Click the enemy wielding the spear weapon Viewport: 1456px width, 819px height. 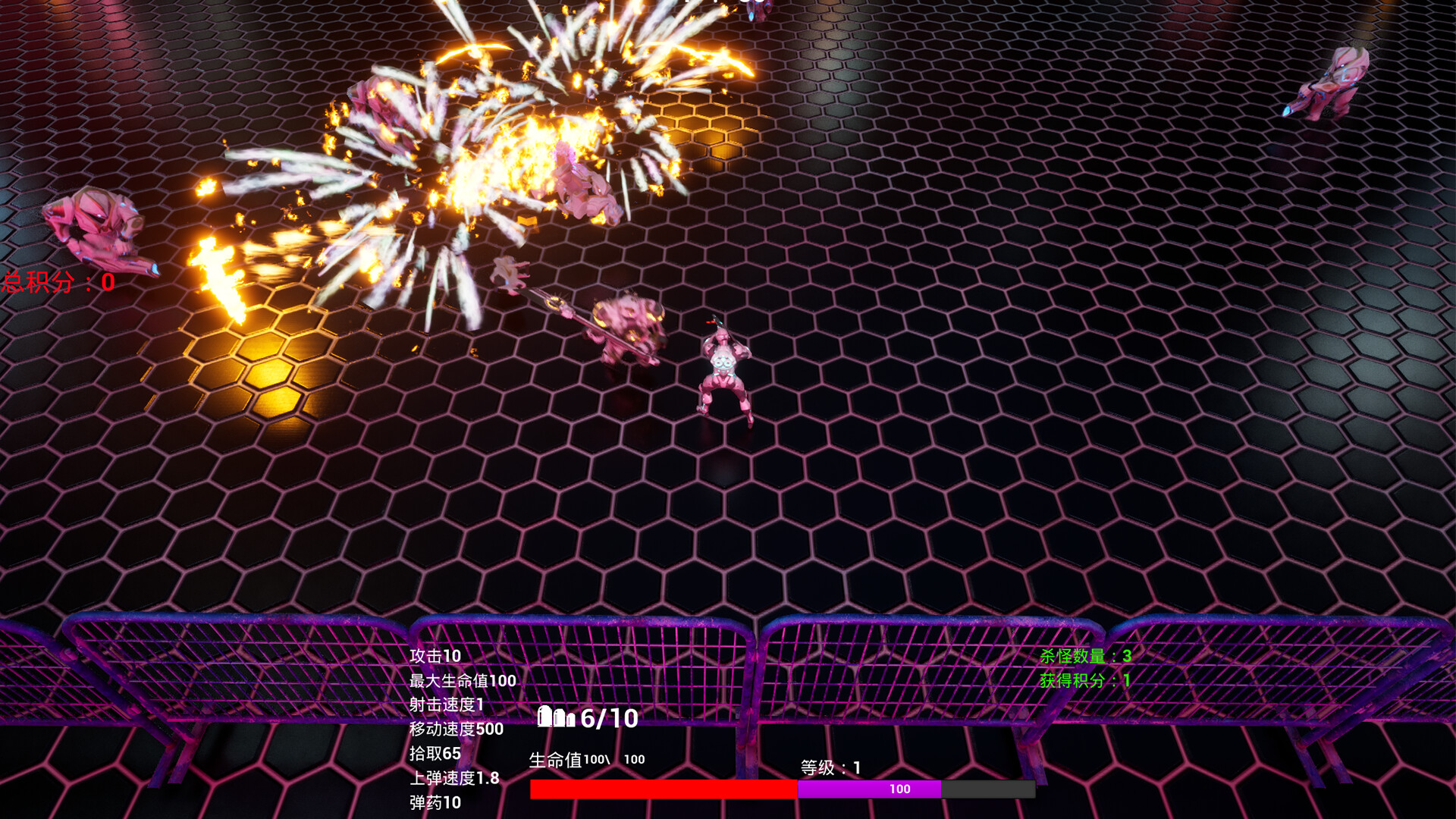click(629, 326)
